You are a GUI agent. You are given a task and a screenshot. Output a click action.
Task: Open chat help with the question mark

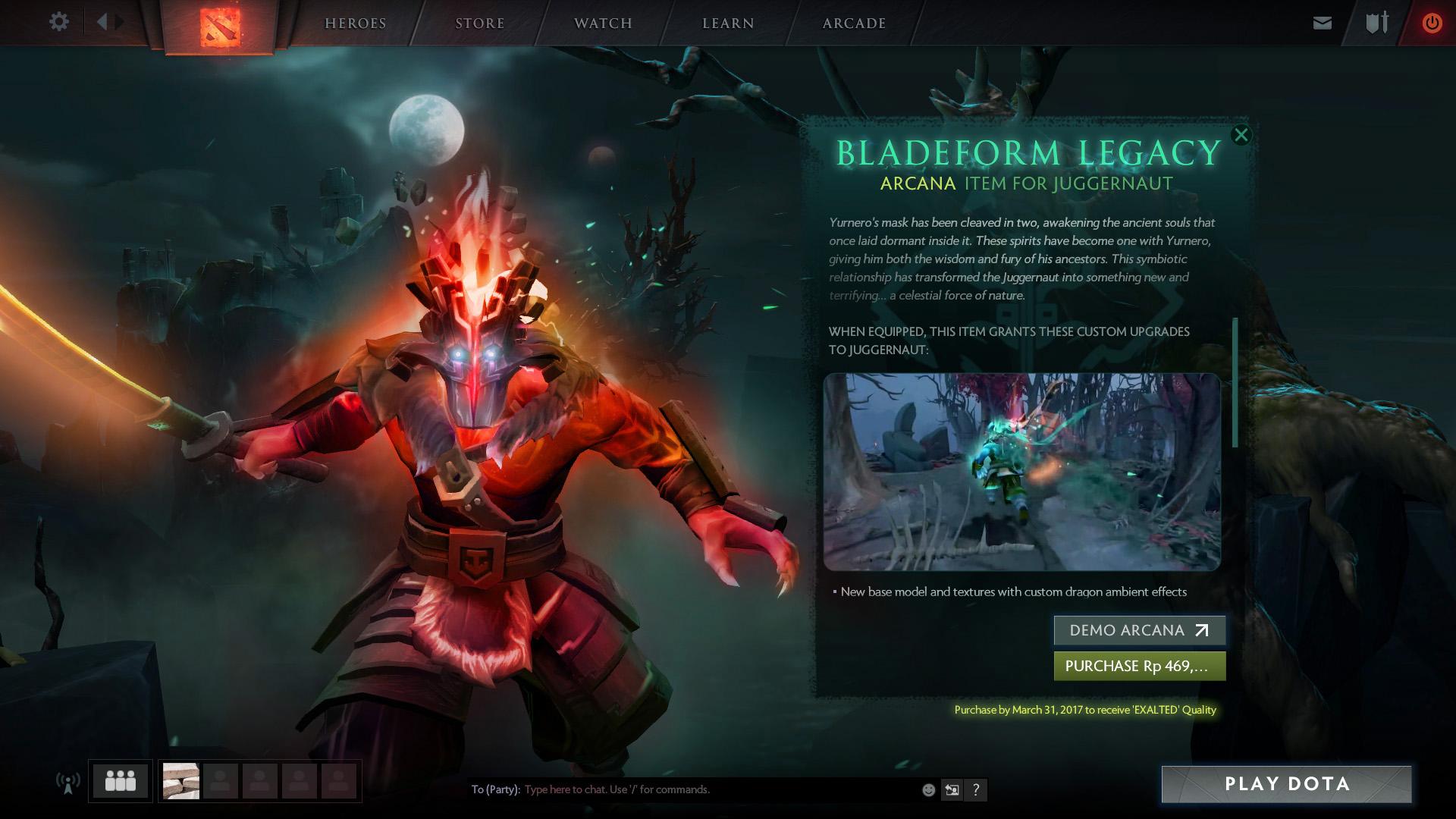point(976,789)
